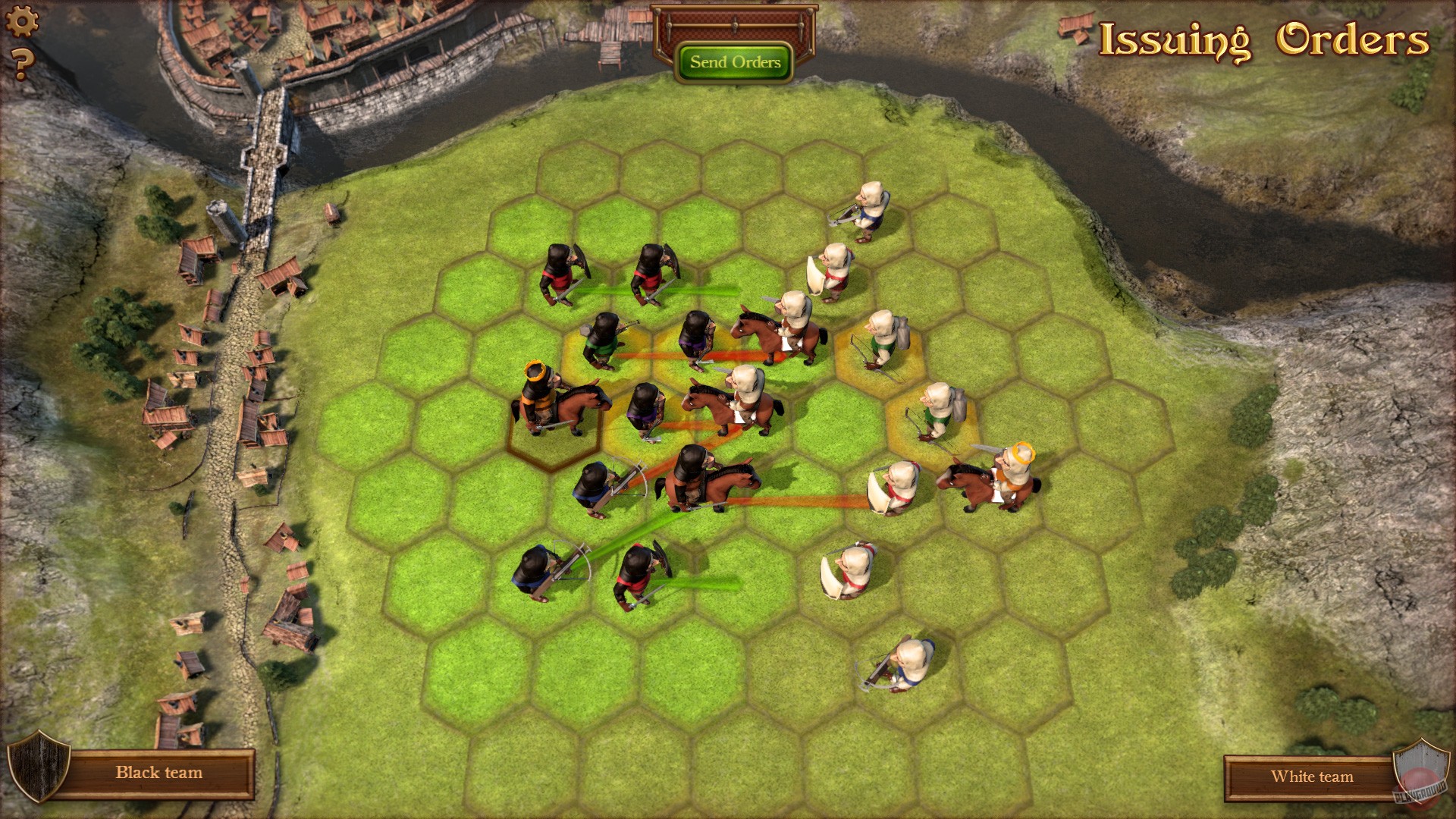Click the White team nameplate

[1313, 777]
